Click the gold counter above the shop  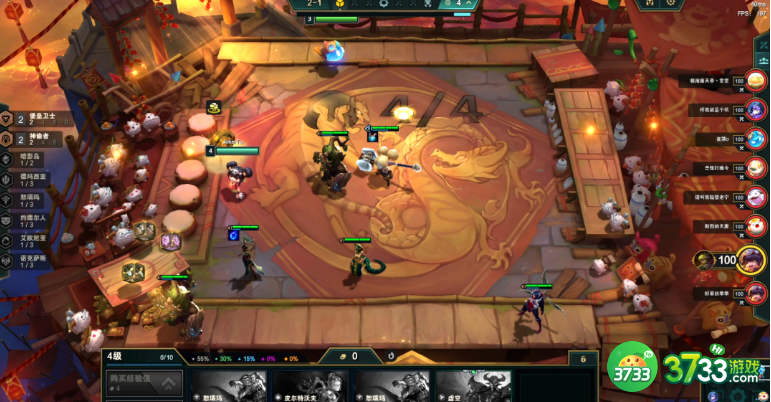tap(354, 356)
